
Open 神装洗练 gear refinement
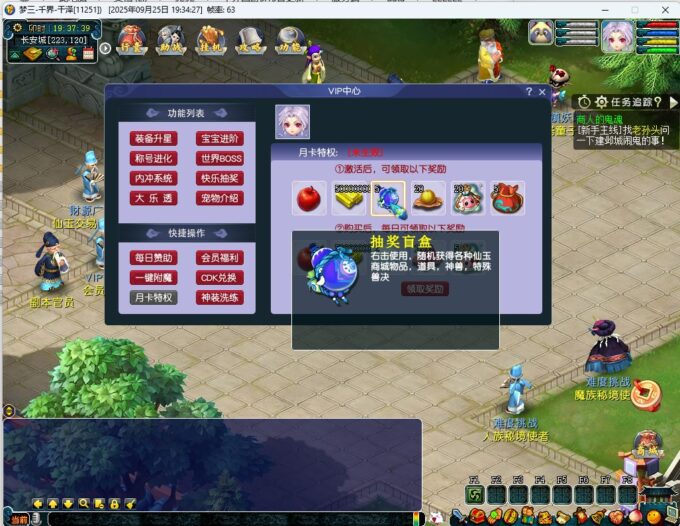tap(220, 297)
